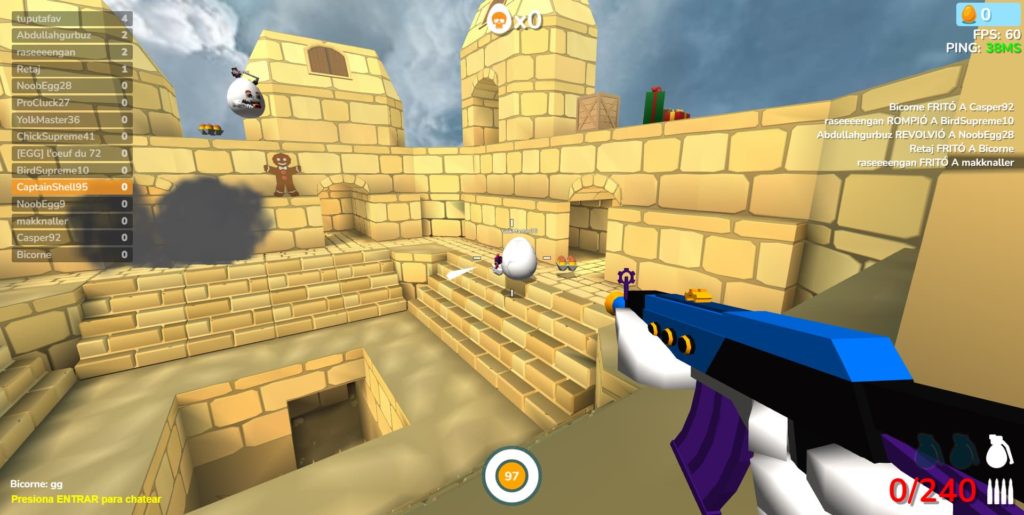Choose the YolkMaster36 scoreboard row
Image resolution: width=1024 pixels, height=515 pixels.
(x=72, y=119)
